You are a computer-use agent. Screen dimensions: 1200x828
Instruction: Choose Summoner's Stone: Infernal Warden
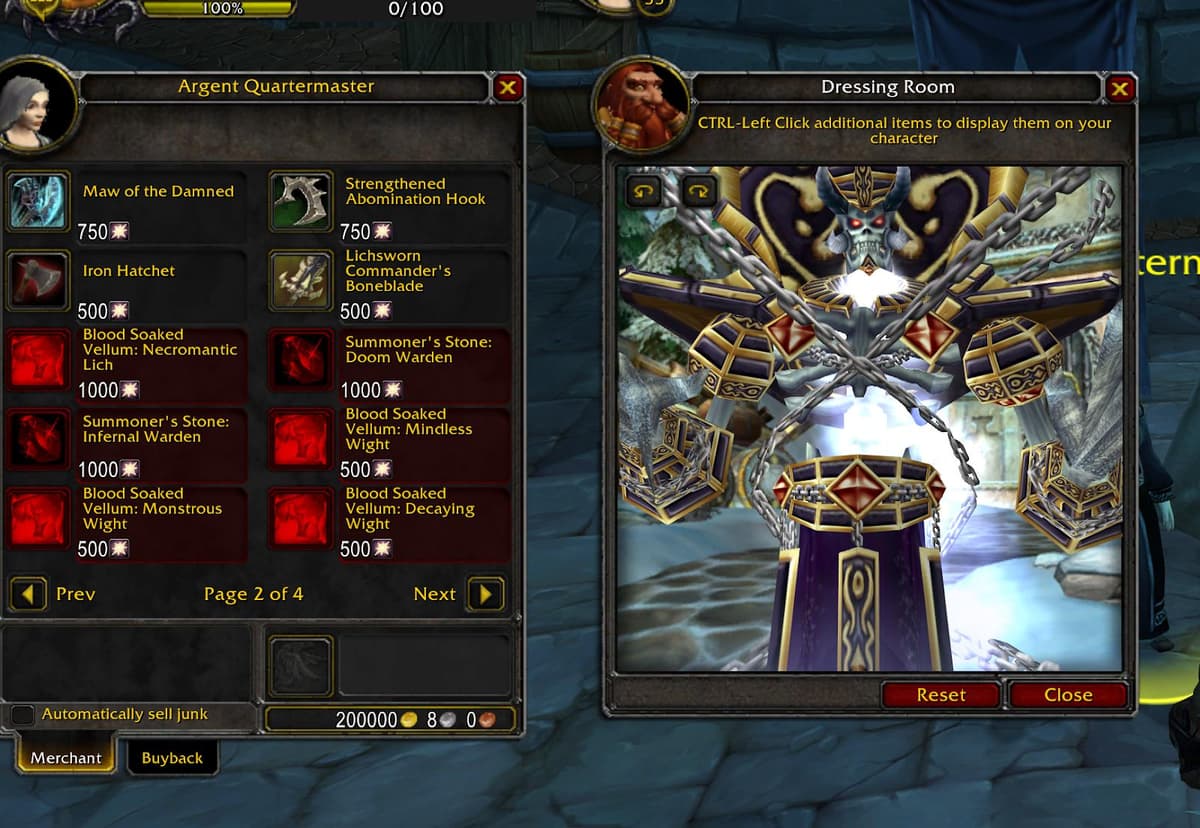[x=39, y=439]
